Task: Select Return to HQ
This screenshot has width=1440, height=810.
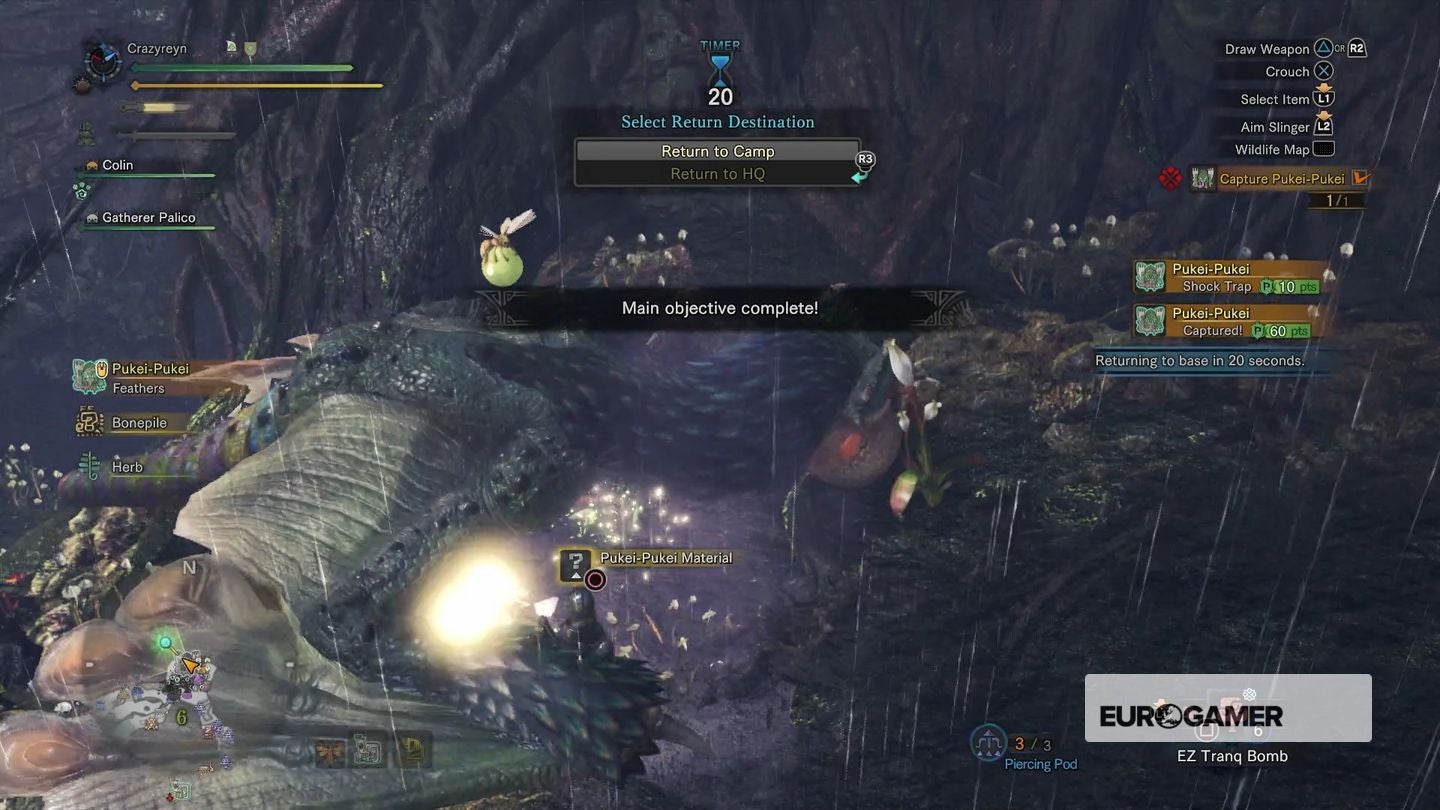Action: 718,173
